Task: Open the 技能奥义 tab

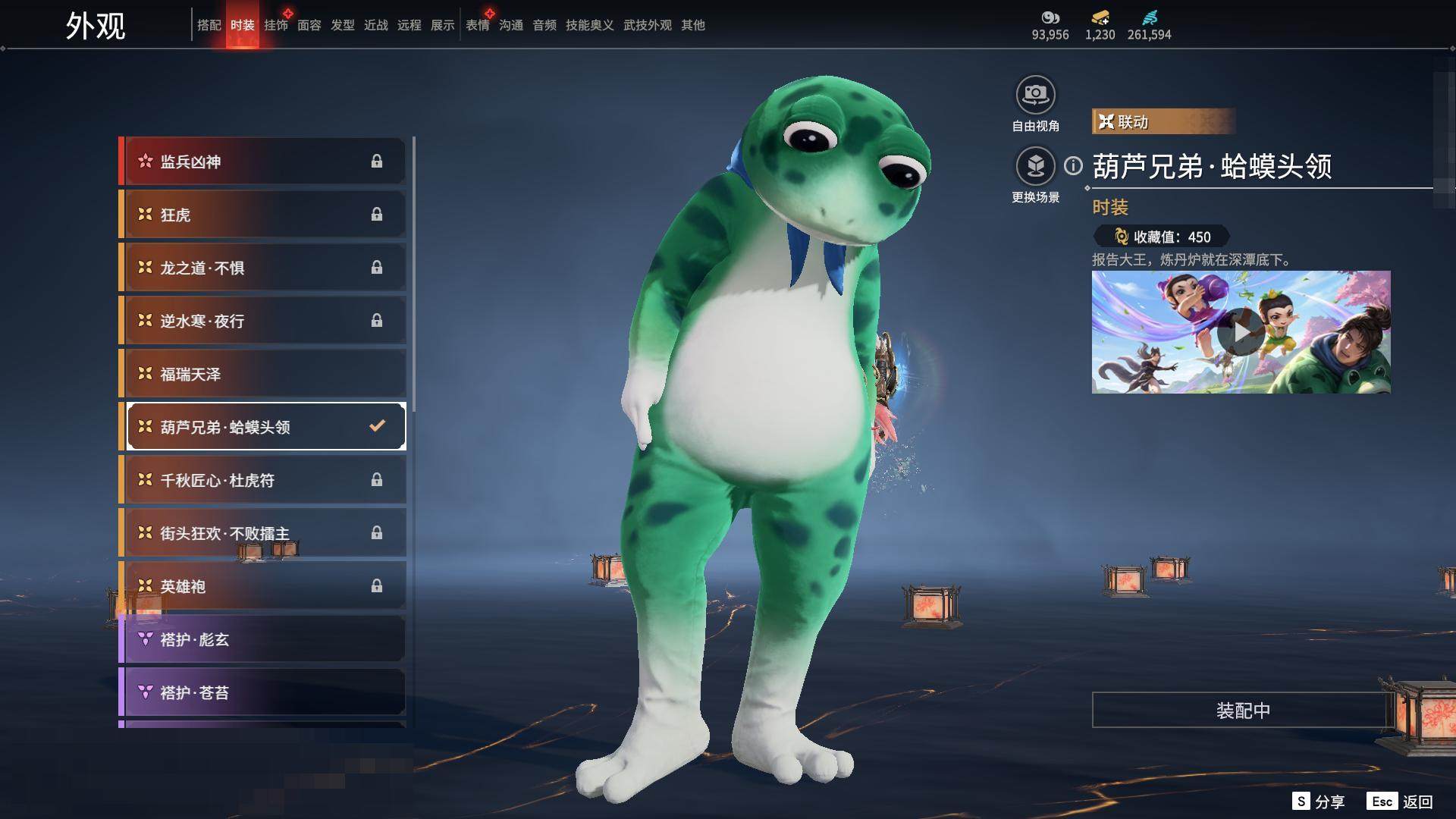Action: [589, 25]
